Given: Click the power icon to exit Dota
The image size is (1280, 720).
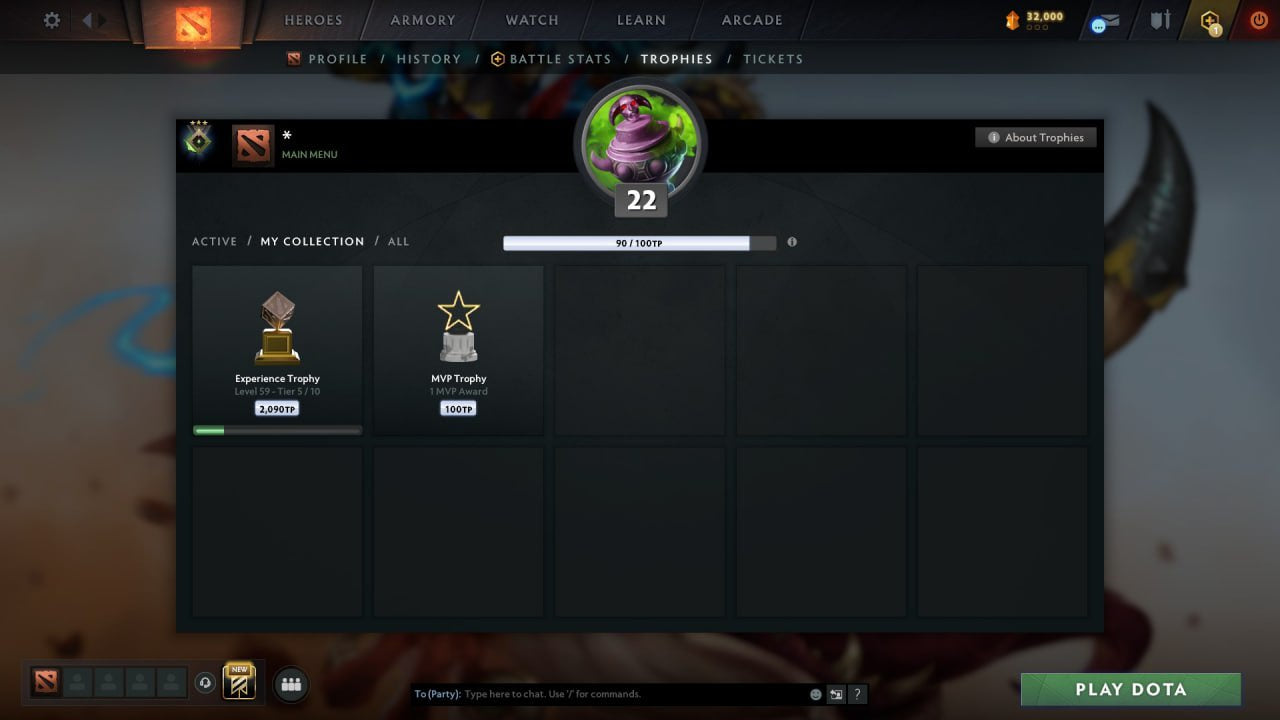Looking at the screenshot, I should [x=1257, y=19].
